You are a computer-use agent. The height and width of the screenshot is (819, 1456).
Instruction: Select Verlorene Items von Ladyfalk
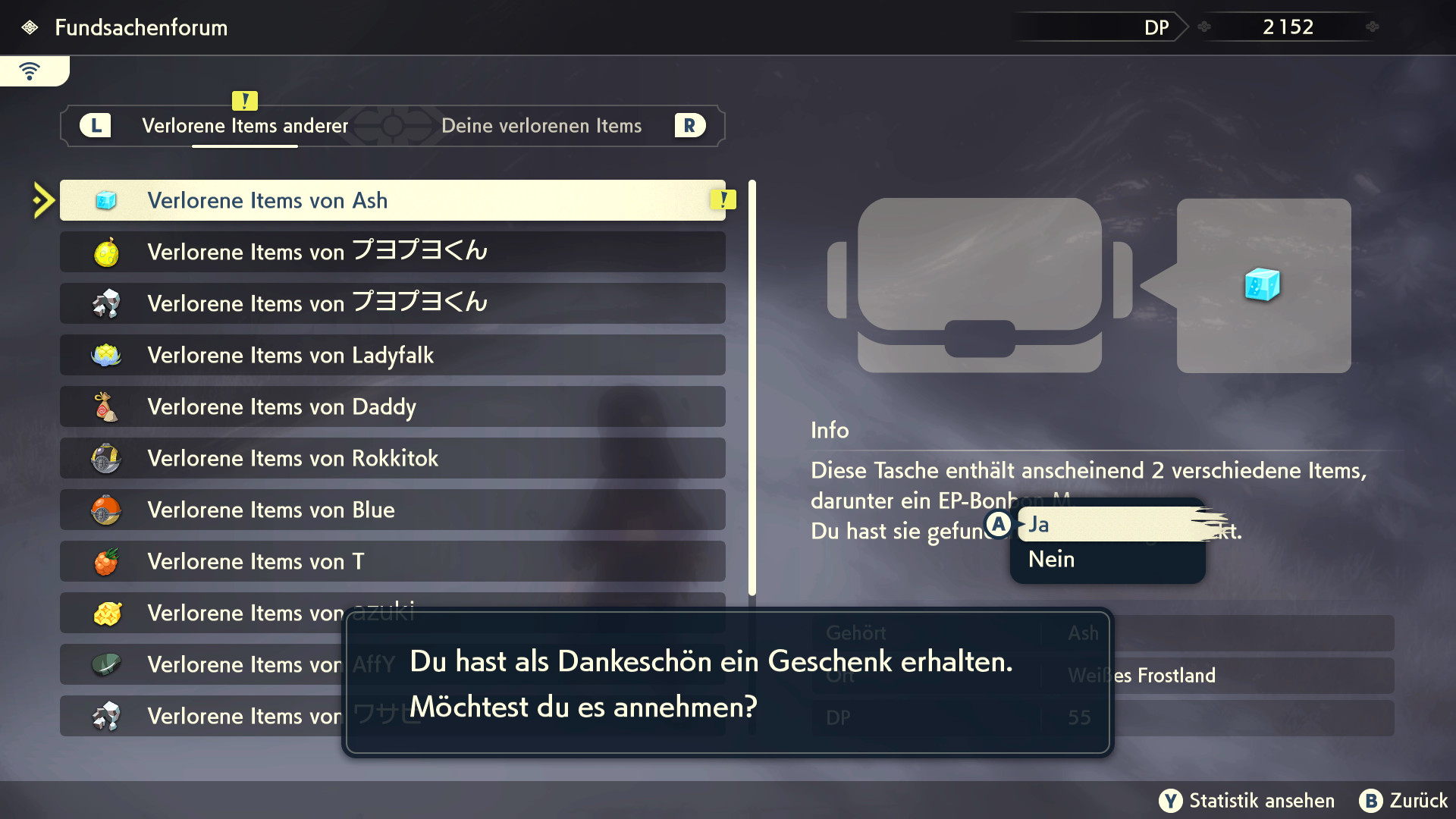click(x=303, y=355)
